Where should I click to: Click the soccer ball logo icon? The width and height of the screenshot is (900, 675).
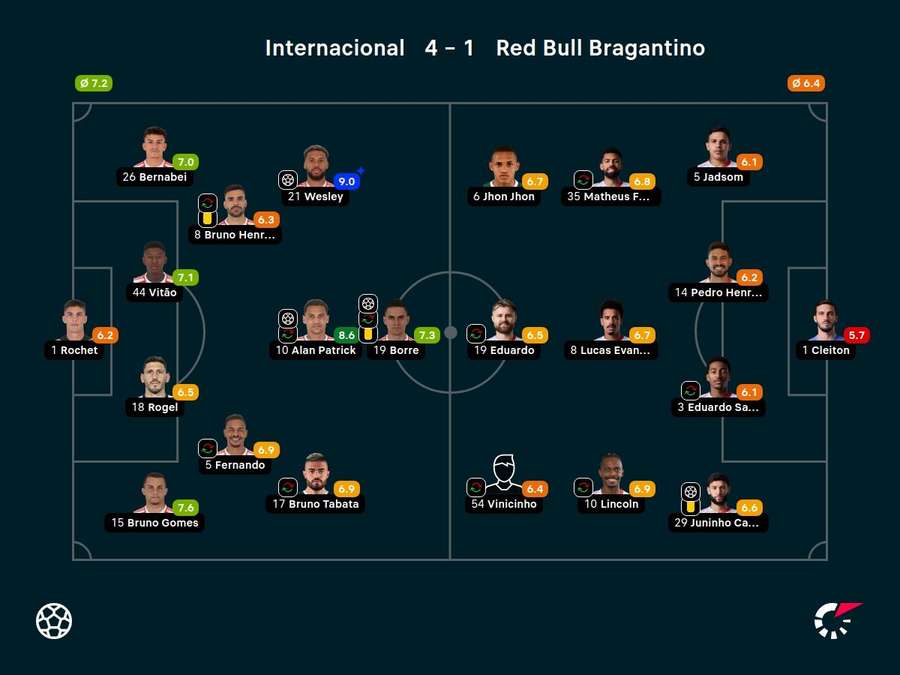[54, 620]
